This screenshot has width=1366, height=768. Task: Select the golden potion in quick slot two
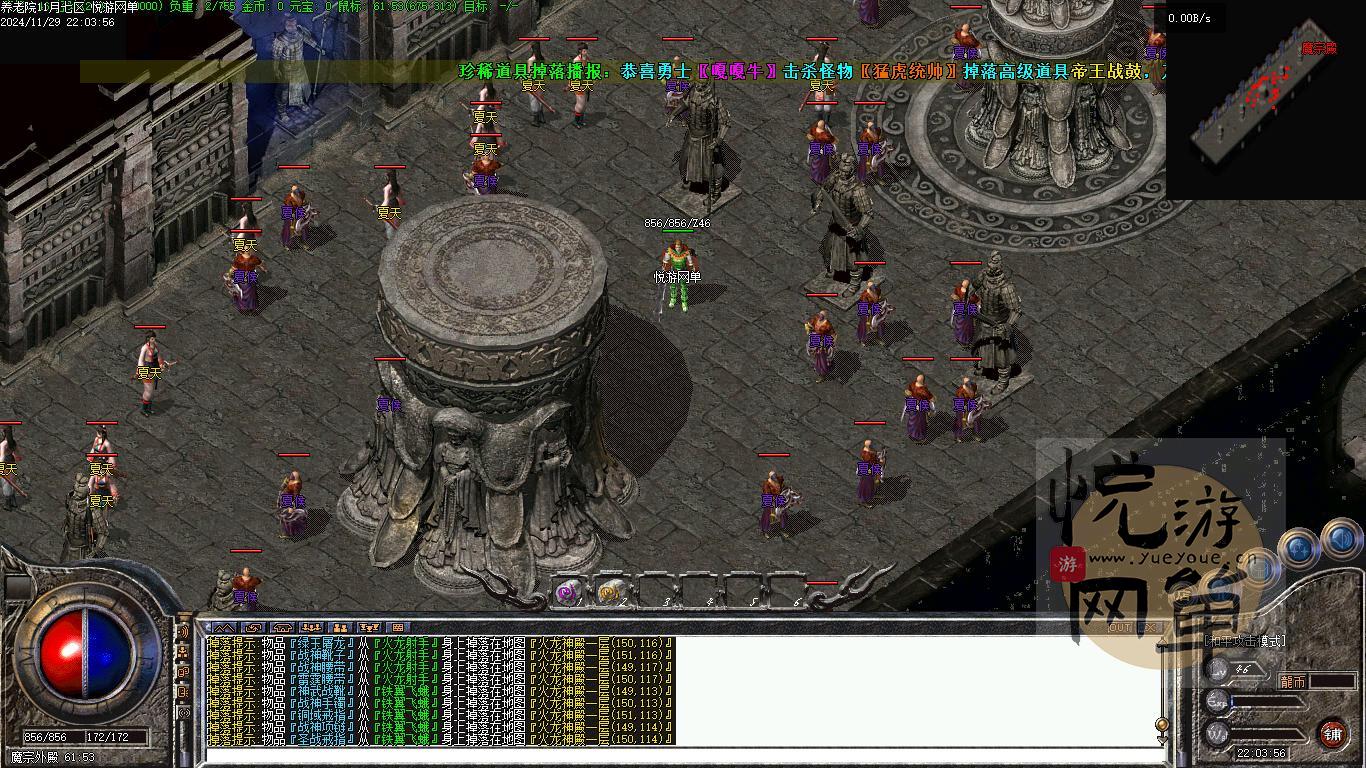click(x=608, y=591)
